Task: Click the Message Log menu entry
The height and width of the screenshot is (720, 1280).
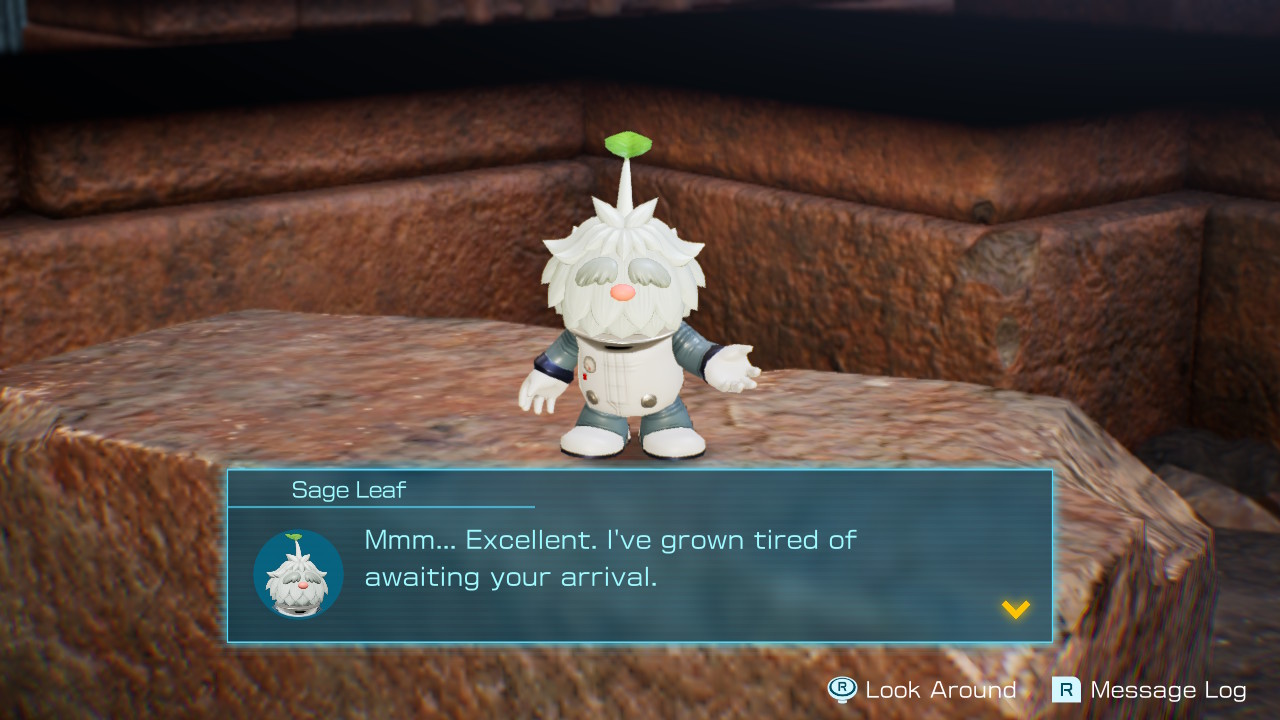Action: coord(1170,690)
